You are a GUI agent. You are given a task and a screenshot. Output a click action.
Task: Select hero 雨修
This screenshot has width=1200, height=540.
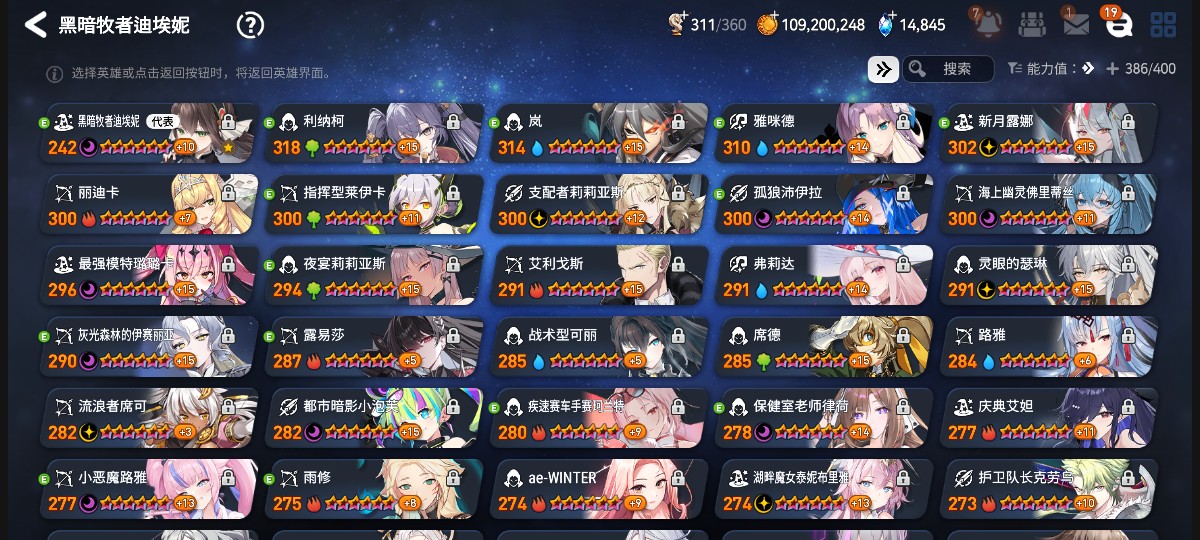(x=375, y=489)
